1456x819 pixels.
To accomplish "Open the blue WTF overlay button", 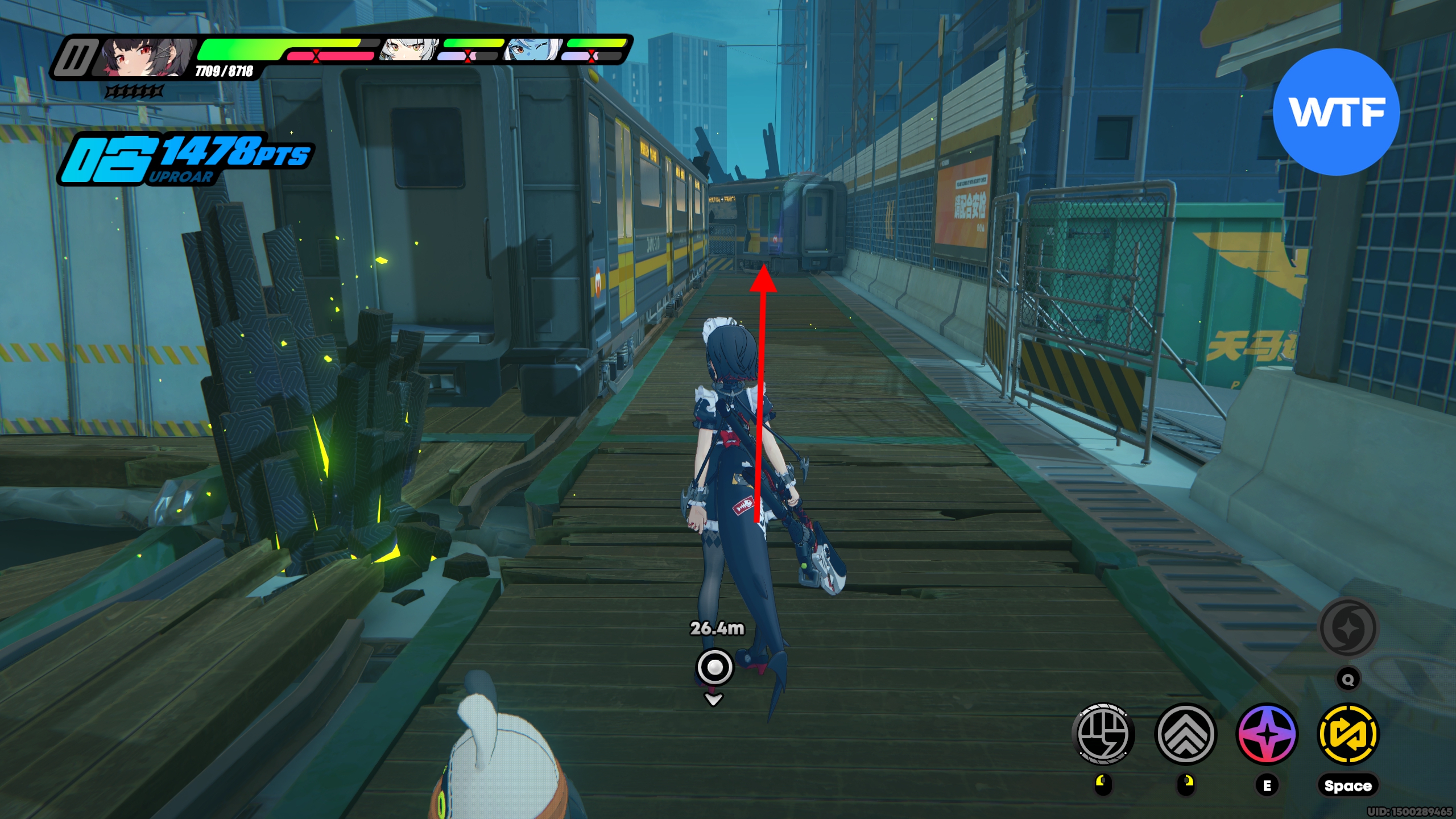I will click(1336, 112).
